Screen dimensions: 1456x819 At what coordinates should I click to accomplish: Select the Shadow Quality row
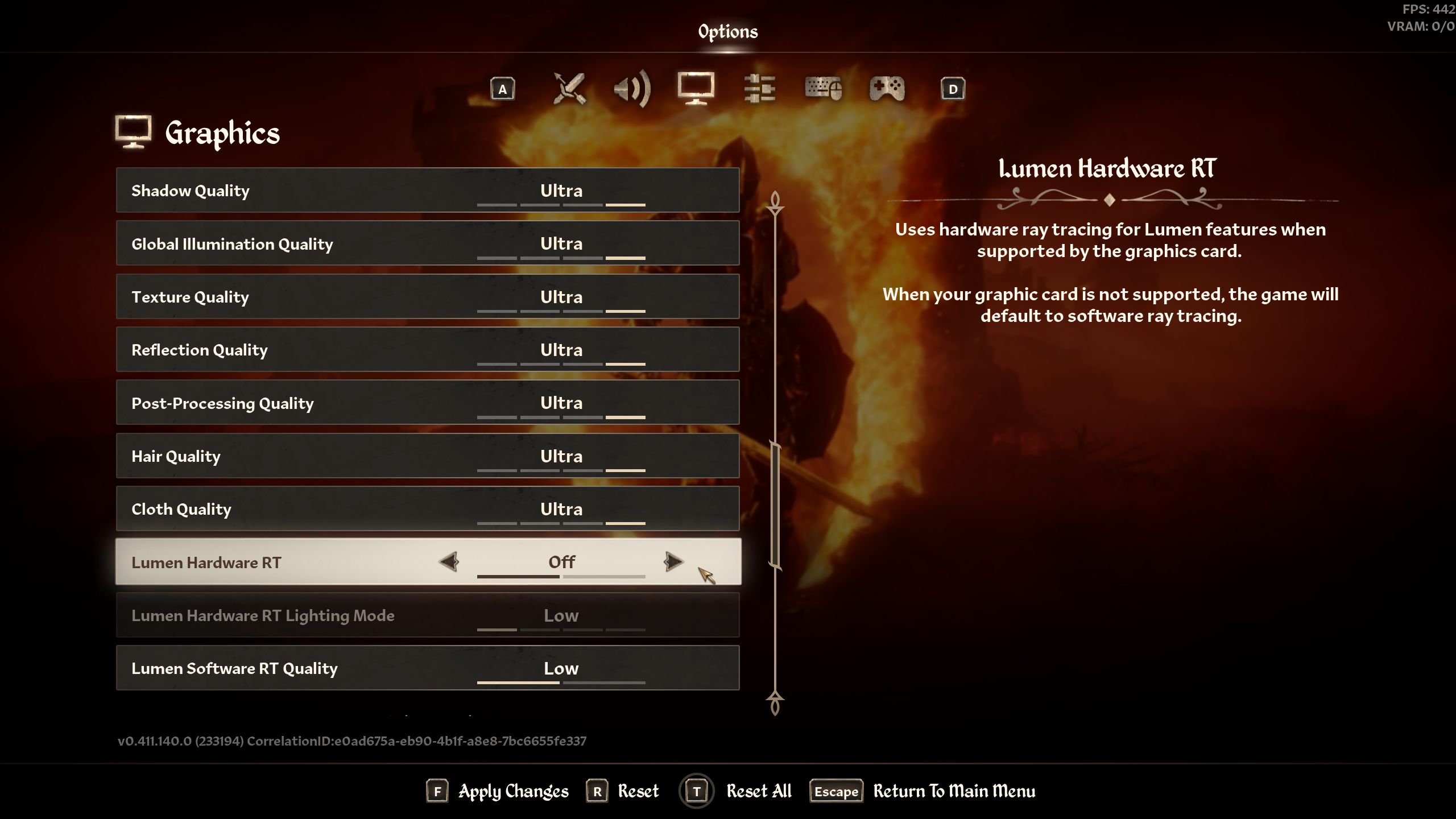point(427,191)
